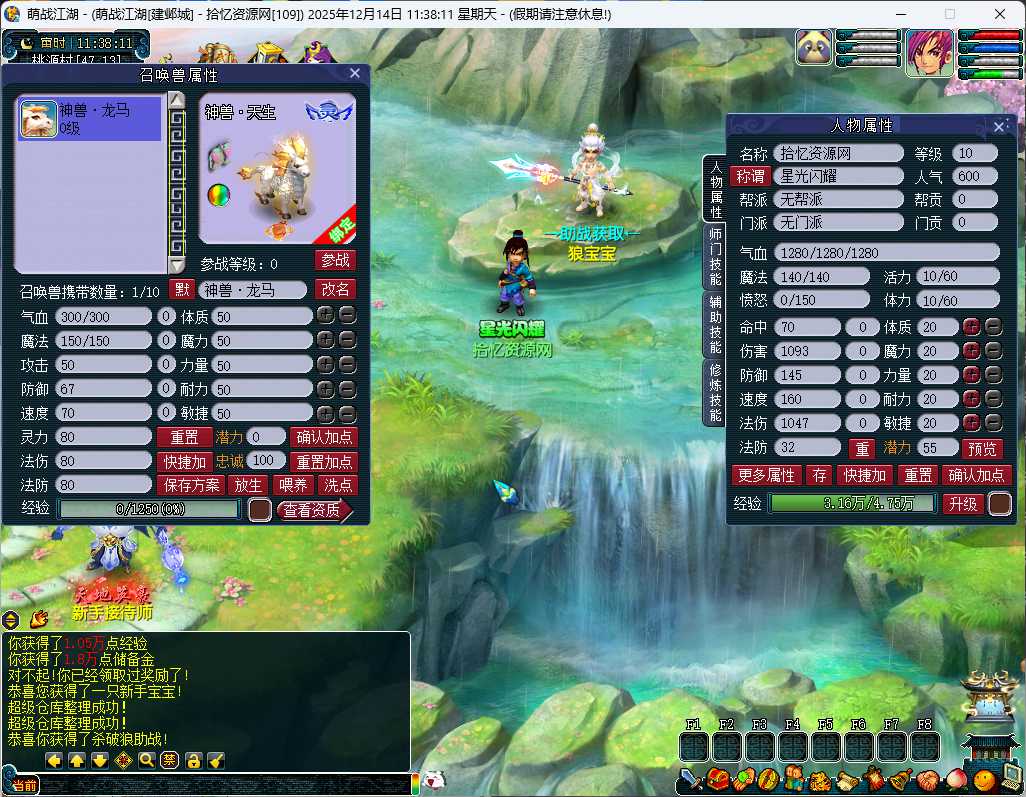View 更多属性 for the character

click(x=766, y=475)
